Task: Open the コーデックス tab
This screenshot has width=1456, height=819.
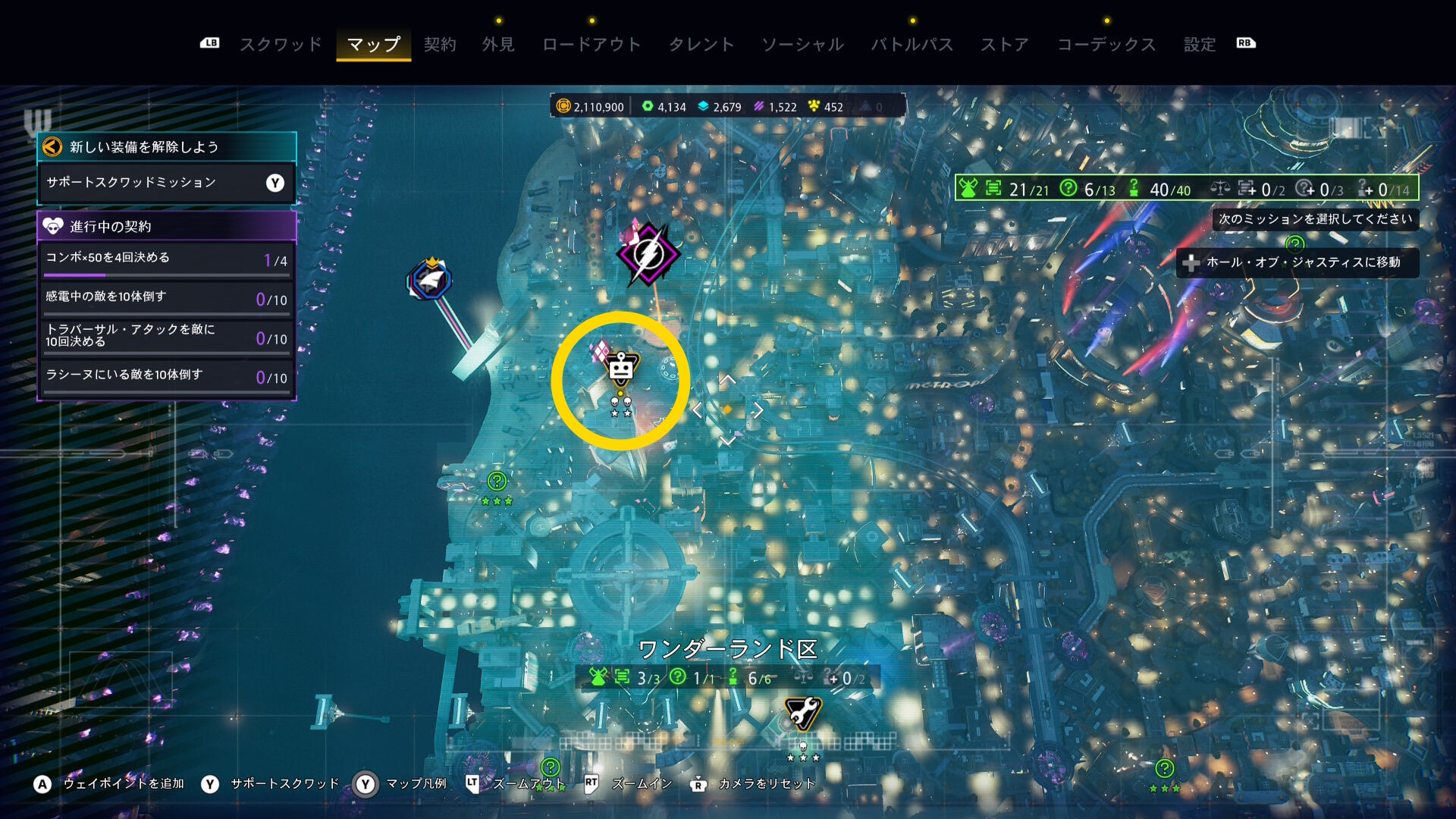Action: (1106, 45)
